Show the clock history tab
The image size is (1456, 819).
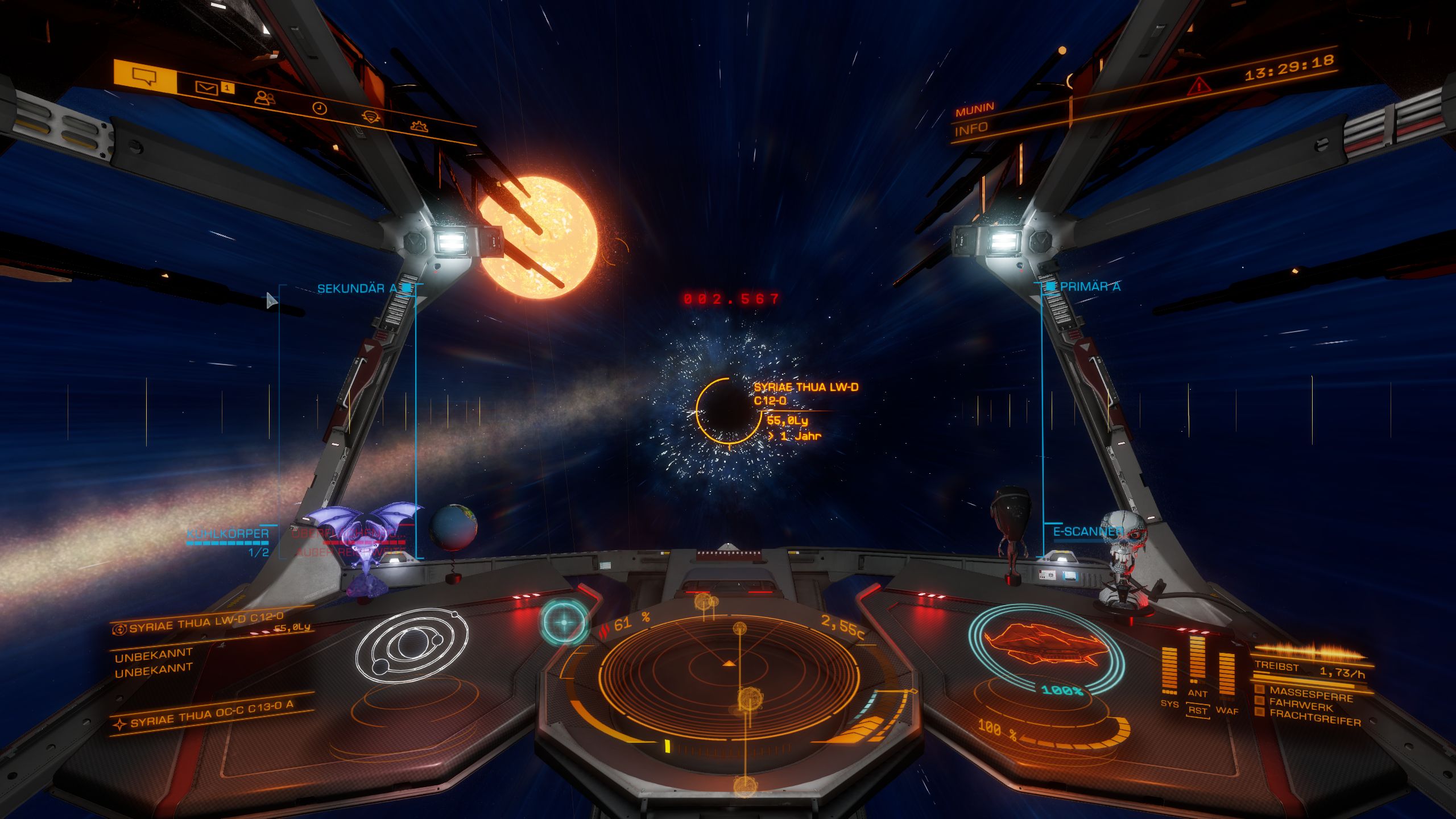coord(320,108)
